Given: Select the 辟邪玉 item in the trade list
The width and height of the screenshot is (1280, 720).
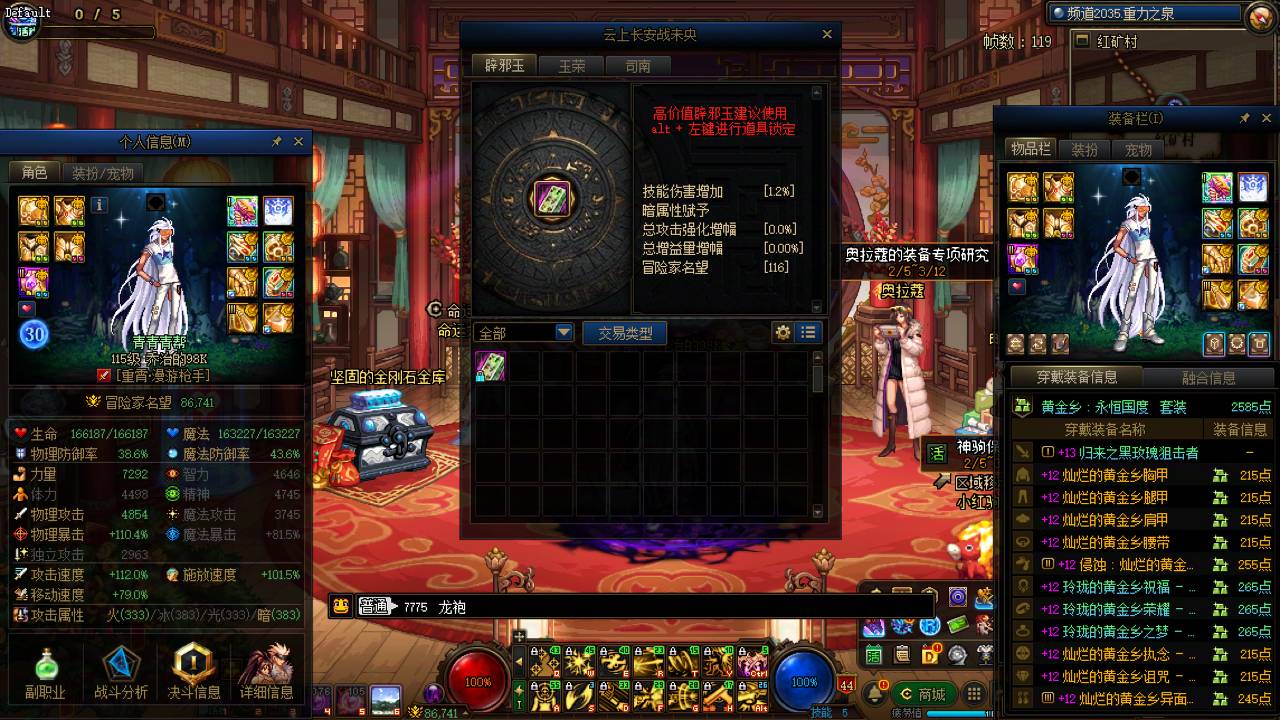Looking at the screenshot, I should 490,366.
